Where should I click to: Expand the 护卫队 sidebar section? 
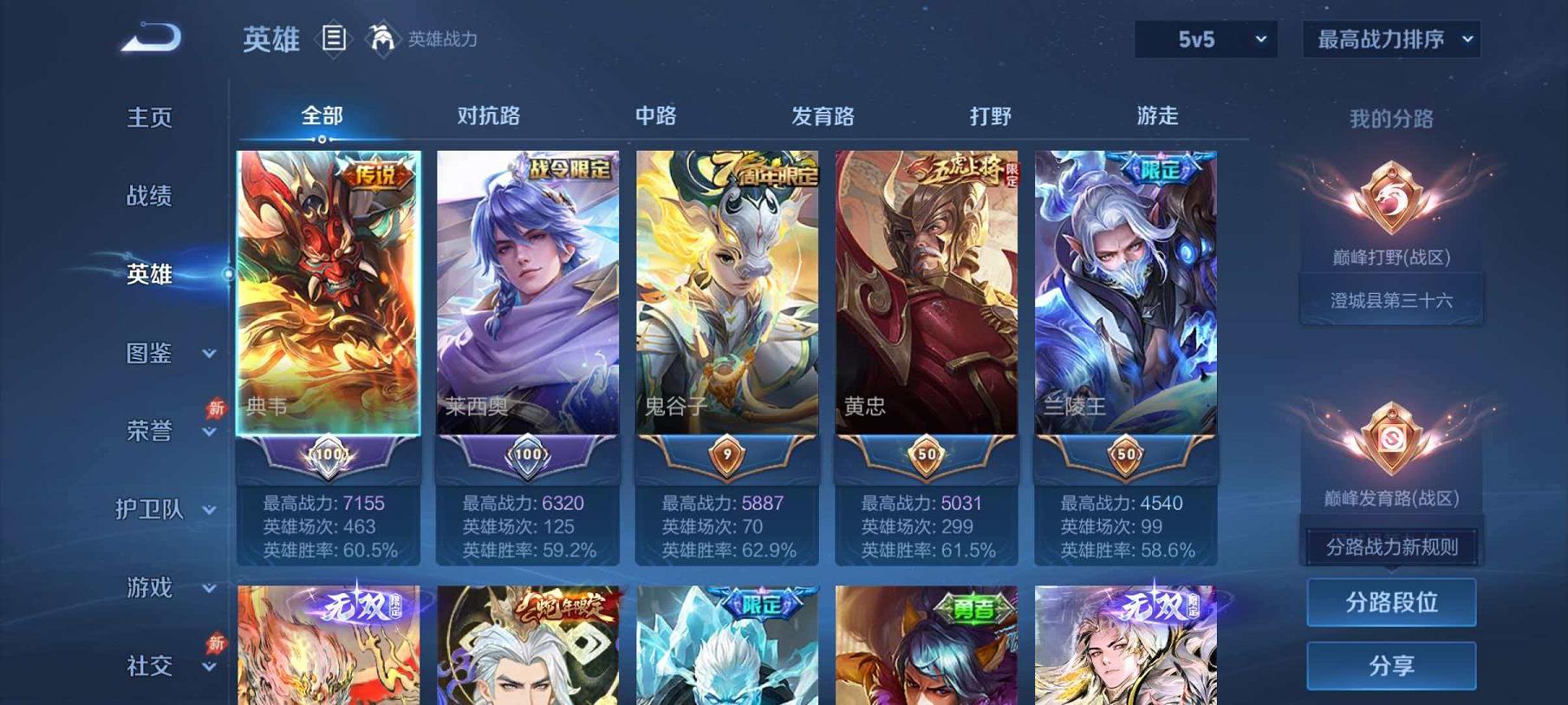(x=163, y=510)
